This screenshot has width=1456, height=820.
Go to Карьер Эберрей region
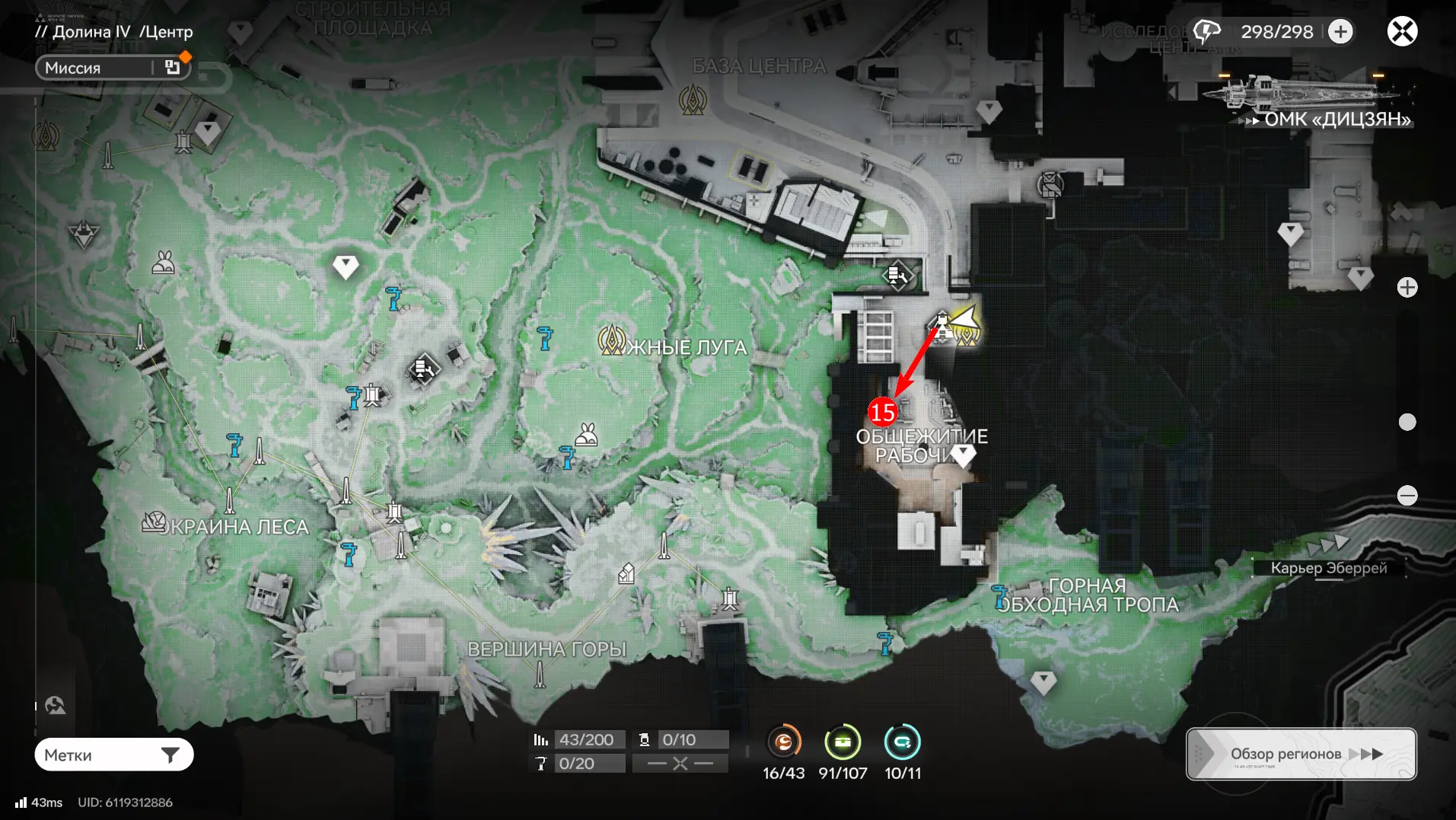1329,567
